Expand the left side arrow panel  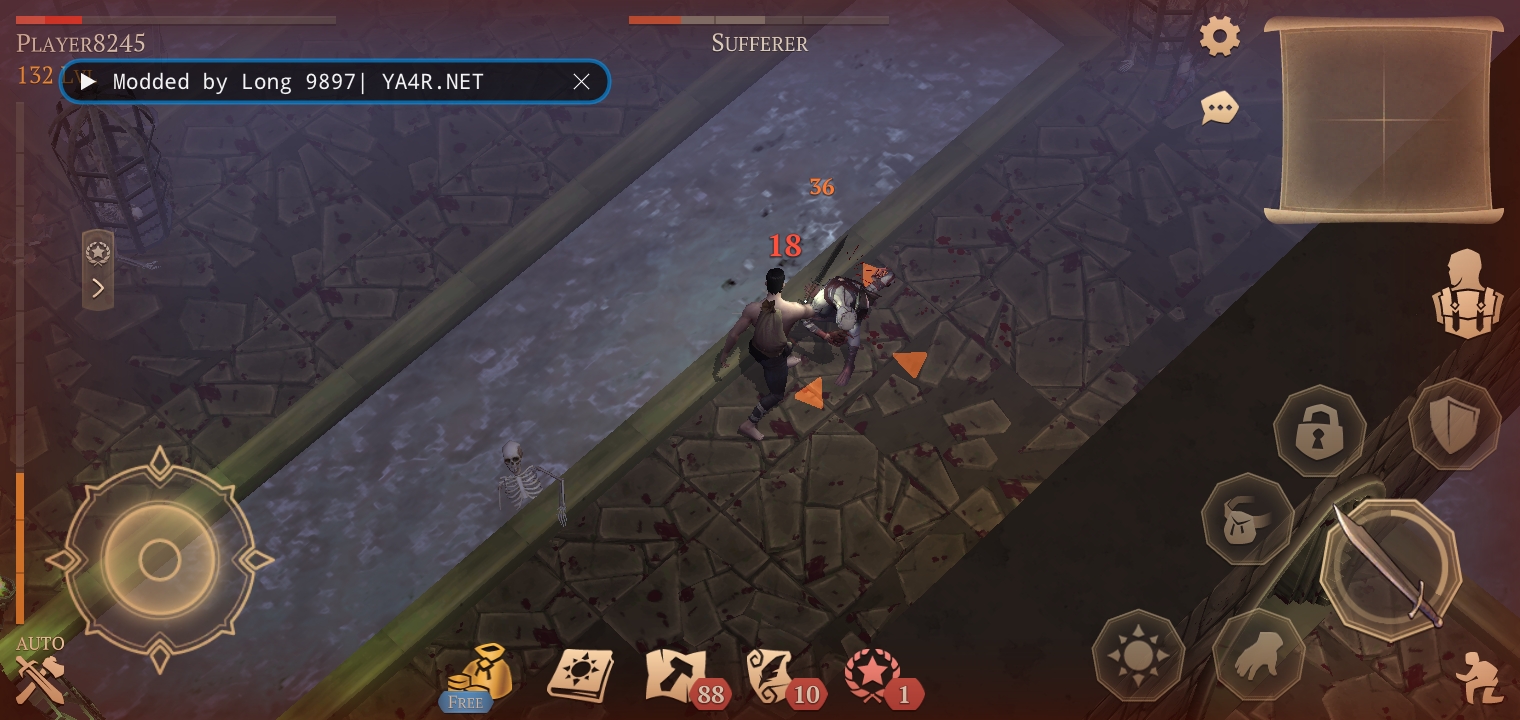98,289
